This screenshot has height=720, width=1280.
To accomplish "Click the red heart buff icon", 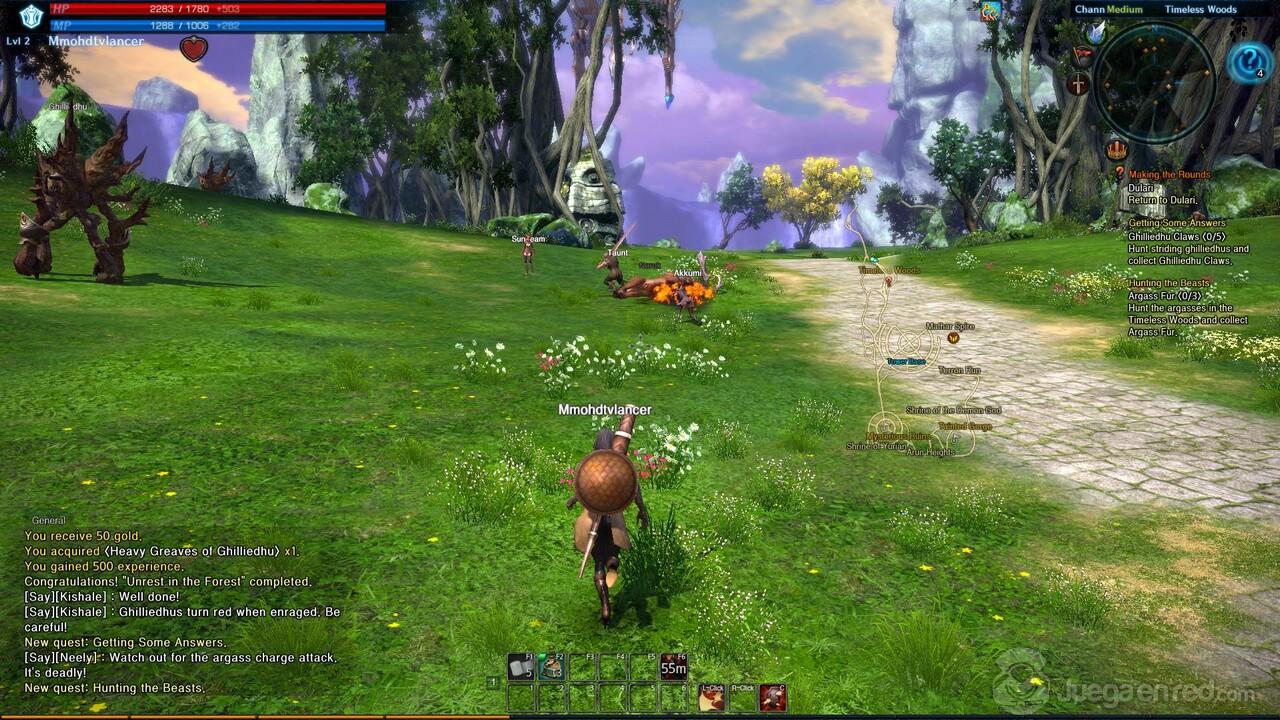I will (193, 48).
